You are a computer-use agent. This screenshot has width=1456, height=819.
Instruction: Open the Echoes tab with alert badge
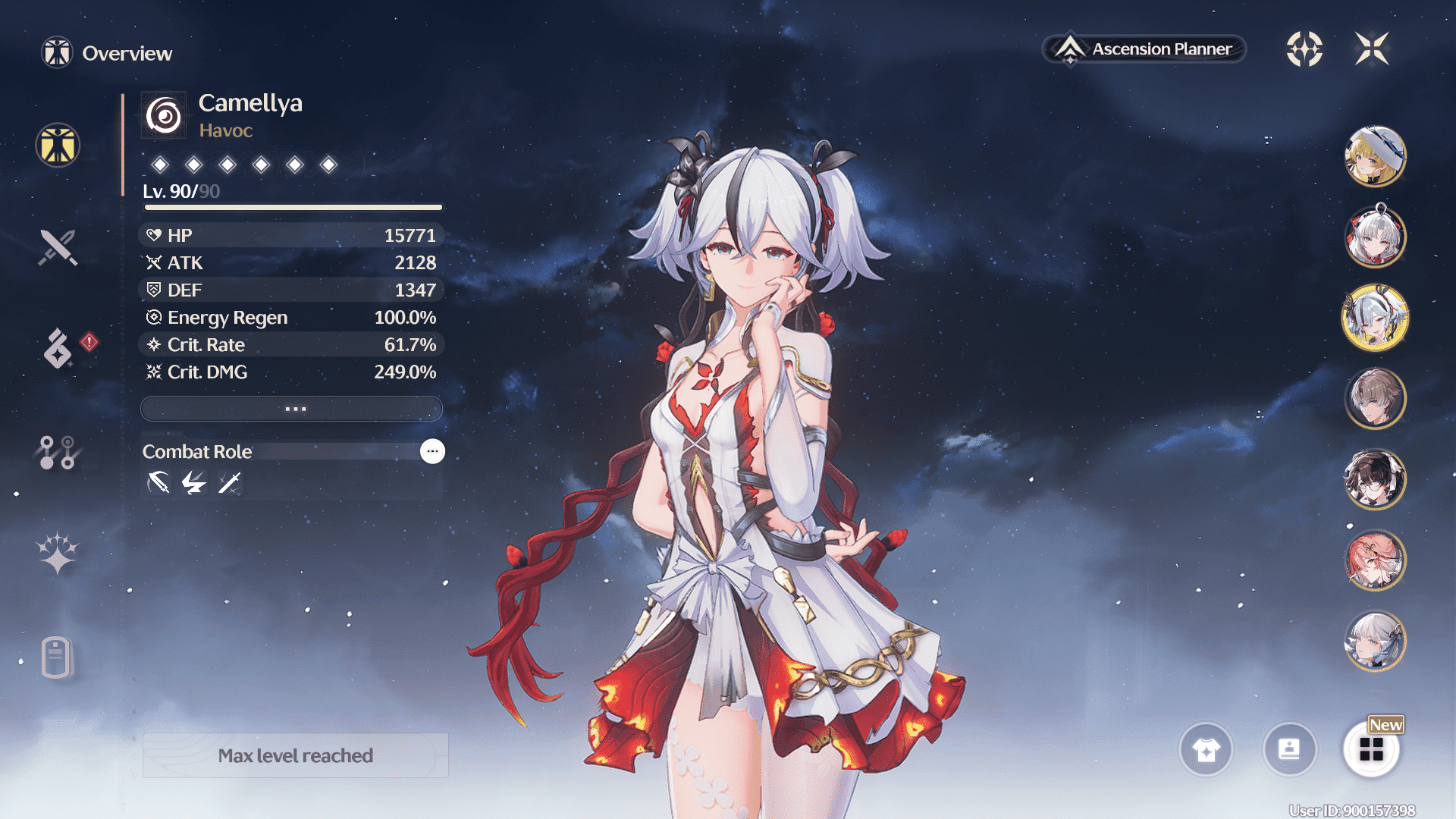point(58,349)
